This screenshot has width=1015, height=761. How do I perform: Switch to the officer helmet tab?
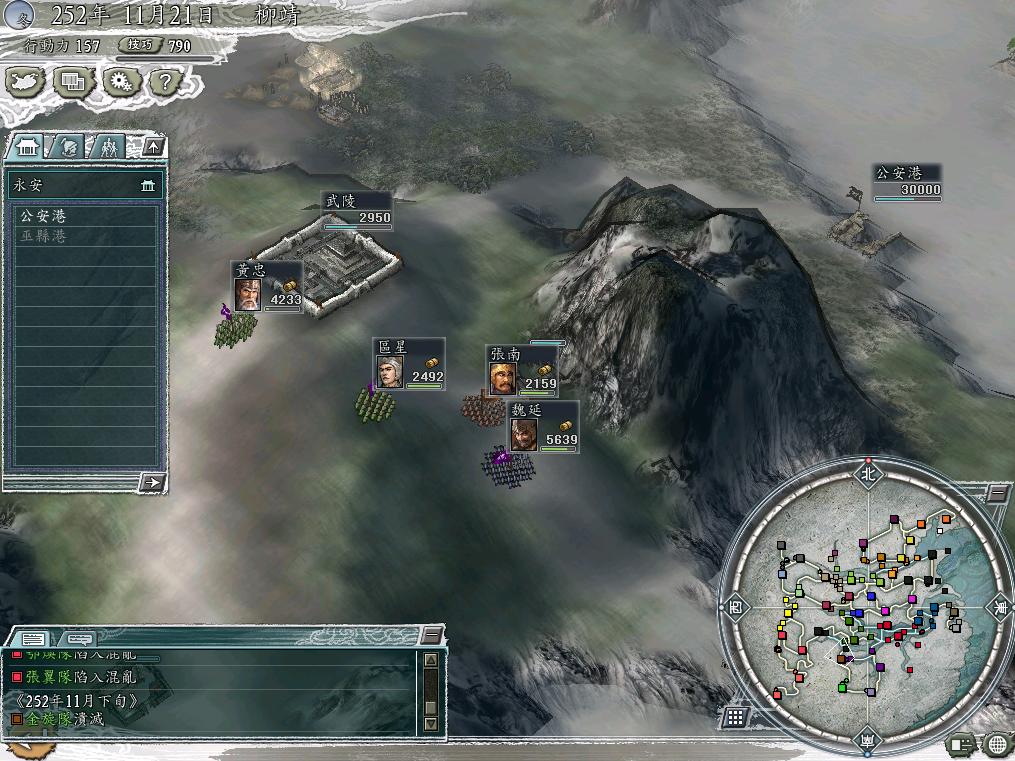(67, 147)
